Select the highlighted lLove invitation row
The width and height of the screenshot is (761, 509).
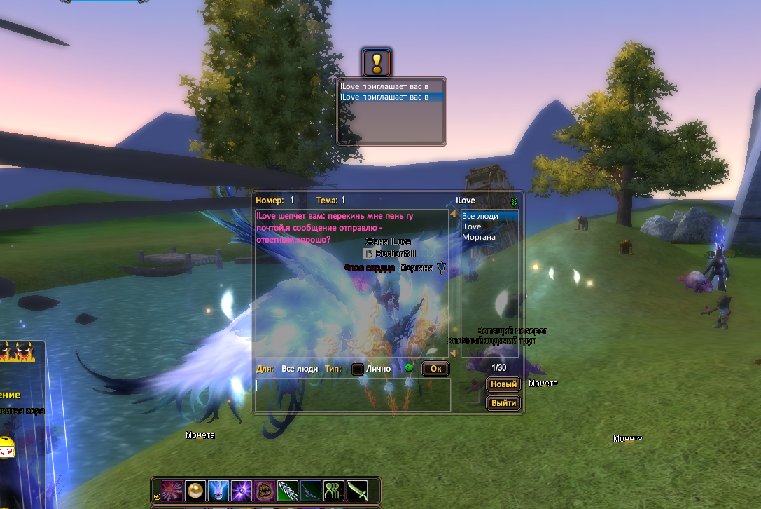[390, 98]
